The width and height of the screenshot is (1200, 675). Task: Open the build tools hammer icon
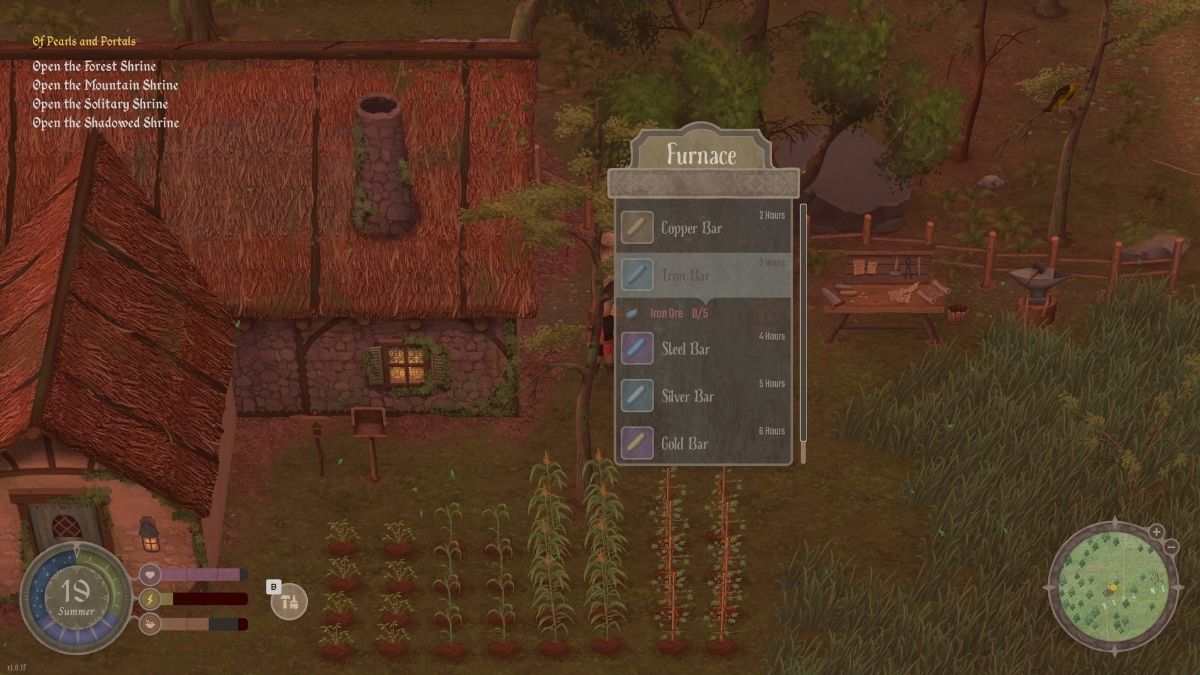(x=290, y=602)
